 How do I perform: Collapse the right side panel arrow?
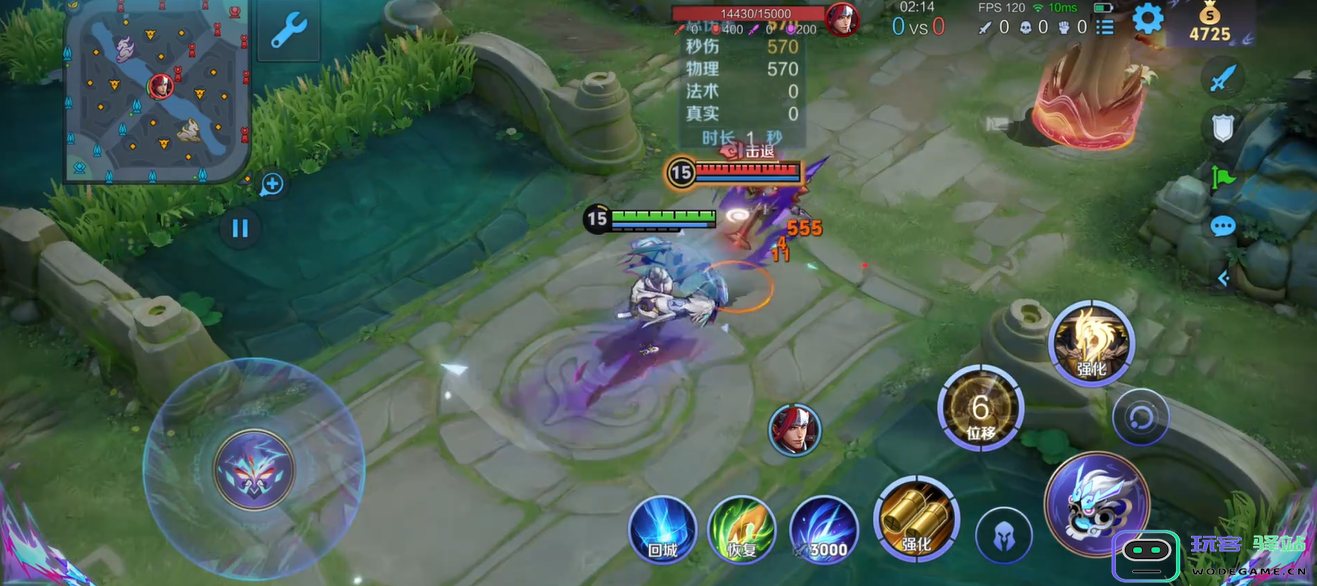(x=1223, y=279)
